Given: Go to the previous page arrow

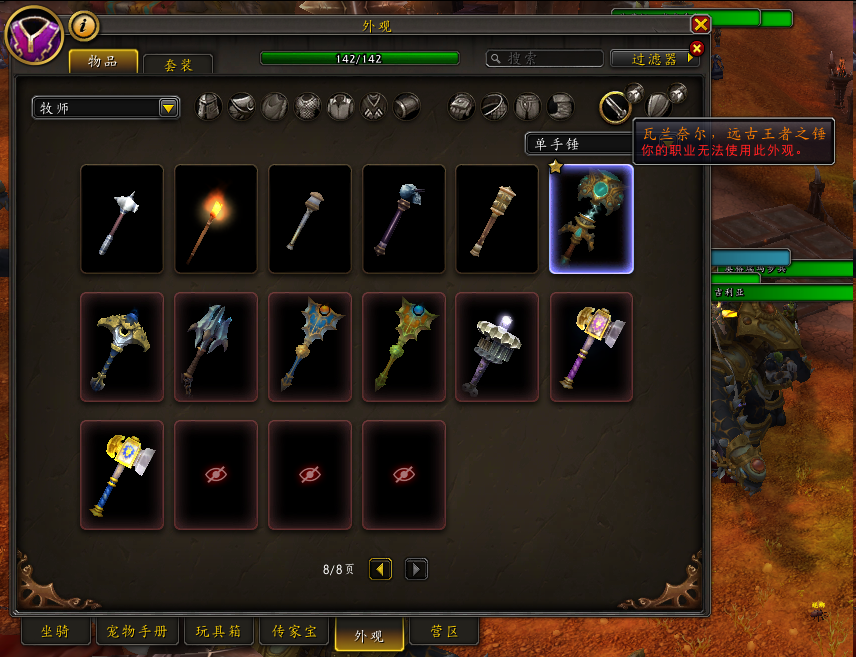Looking at the screenshot, I should click(380, 569).
